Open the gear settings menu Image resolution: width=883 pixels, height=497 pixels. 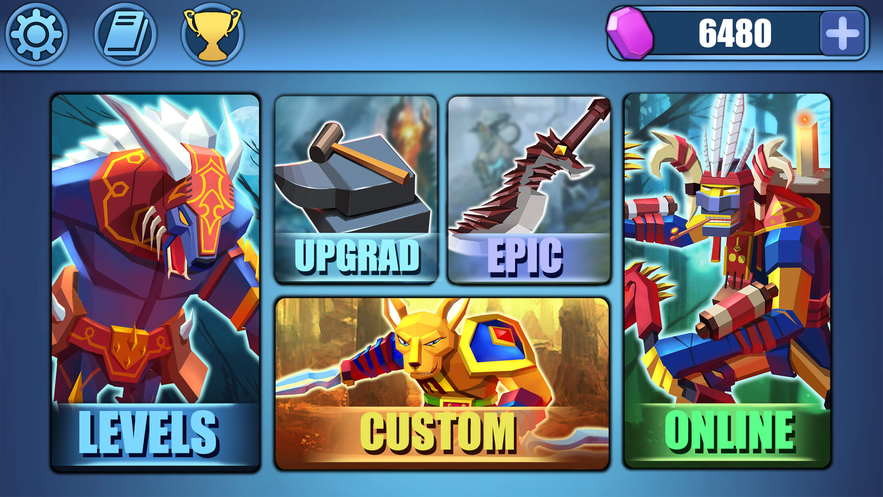point(35,34)
